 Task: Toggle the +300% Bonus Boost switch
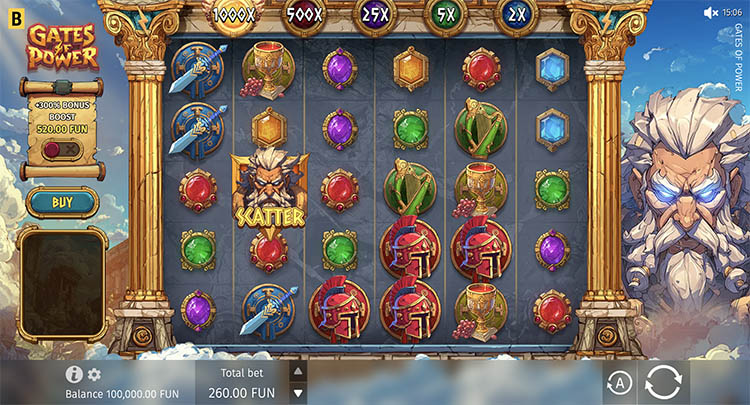[62, 150]
